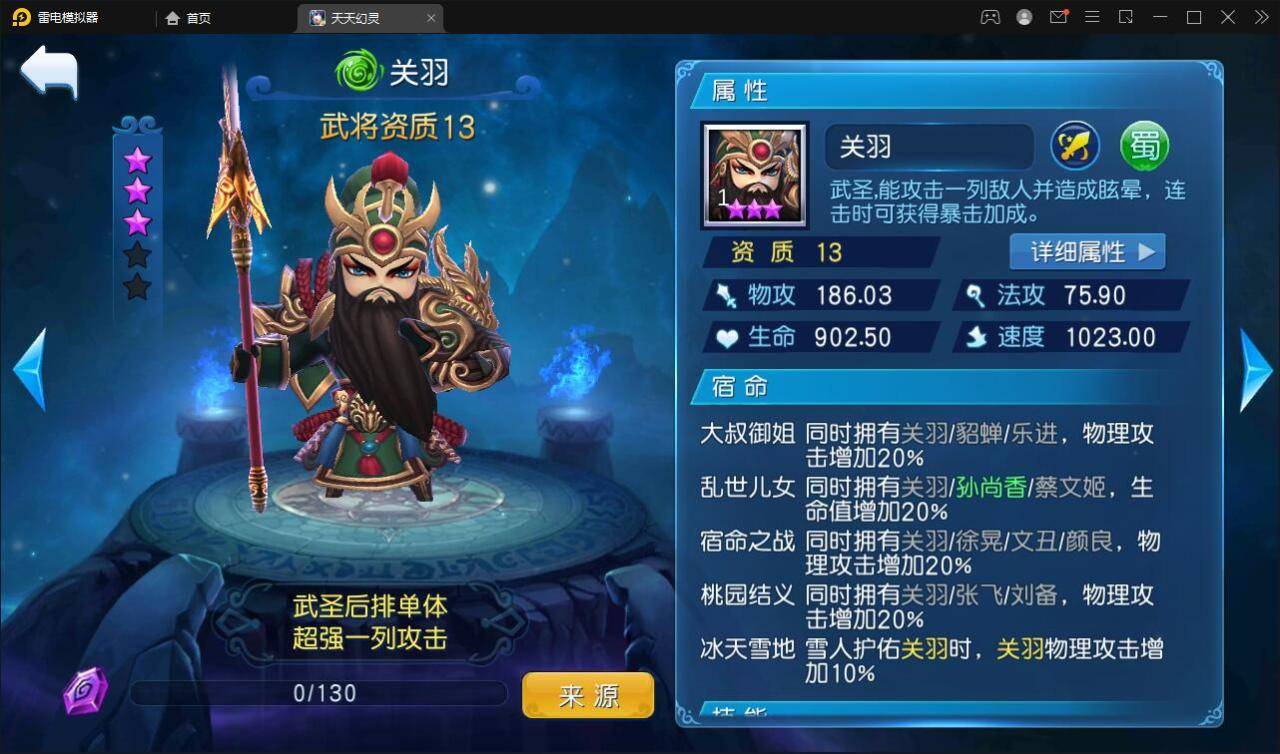This screenshot has height=754, width=1280.
Task: Click the physical attack (物攻) stat icon
Action: [727, 294]
